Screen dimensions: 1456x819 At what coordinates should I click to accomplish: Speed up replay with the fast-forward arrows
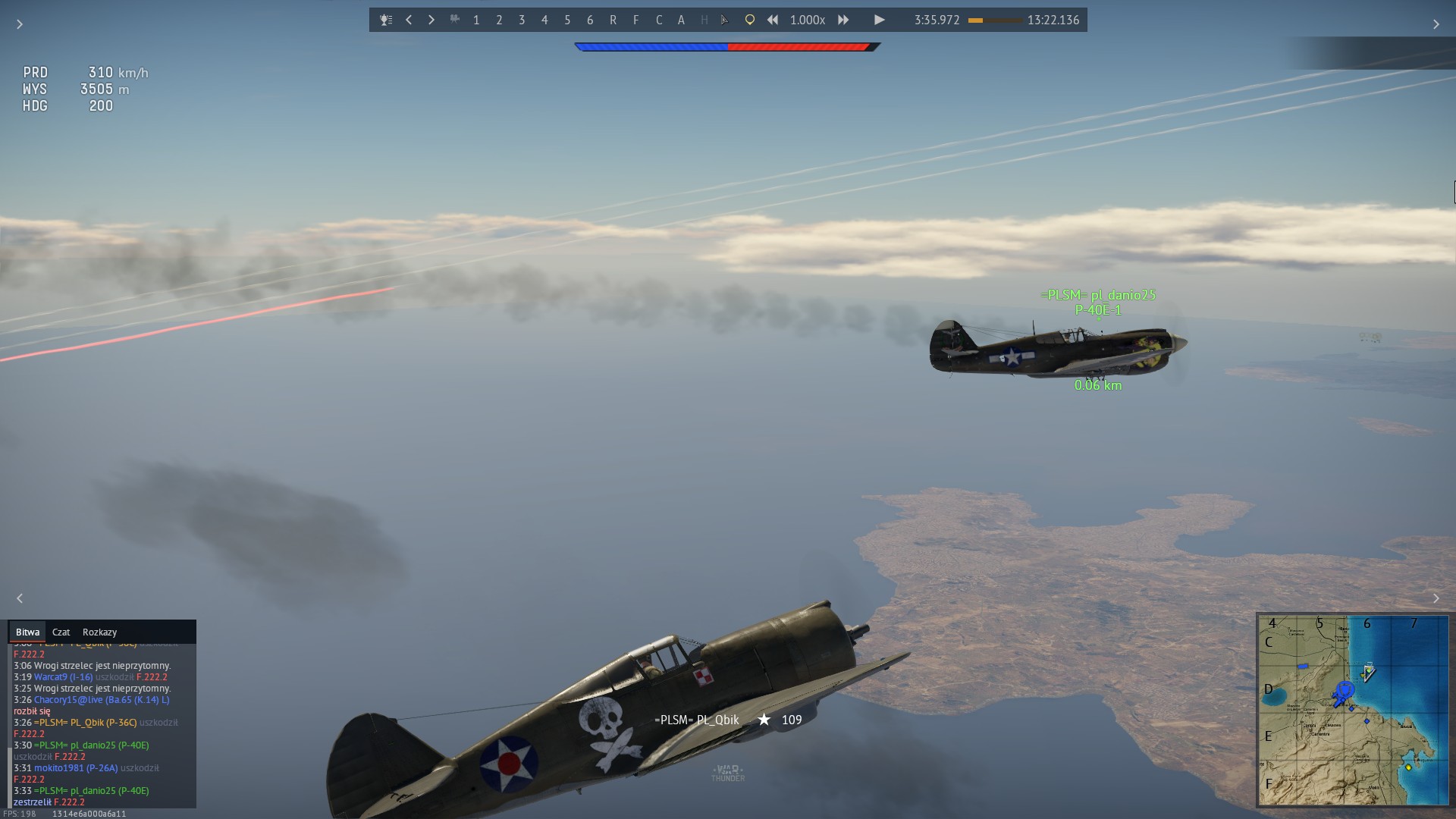click(843, 20)
